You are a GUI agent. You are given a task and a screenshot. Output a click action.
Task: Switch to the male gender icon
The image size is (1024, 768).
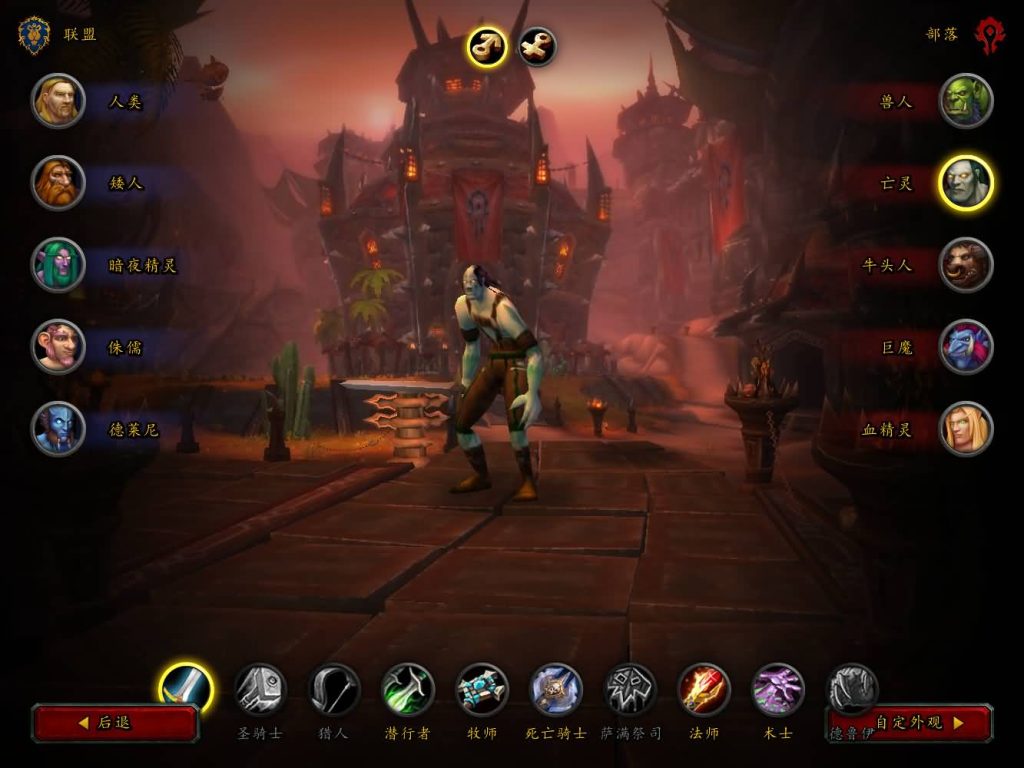pos(487,47)
